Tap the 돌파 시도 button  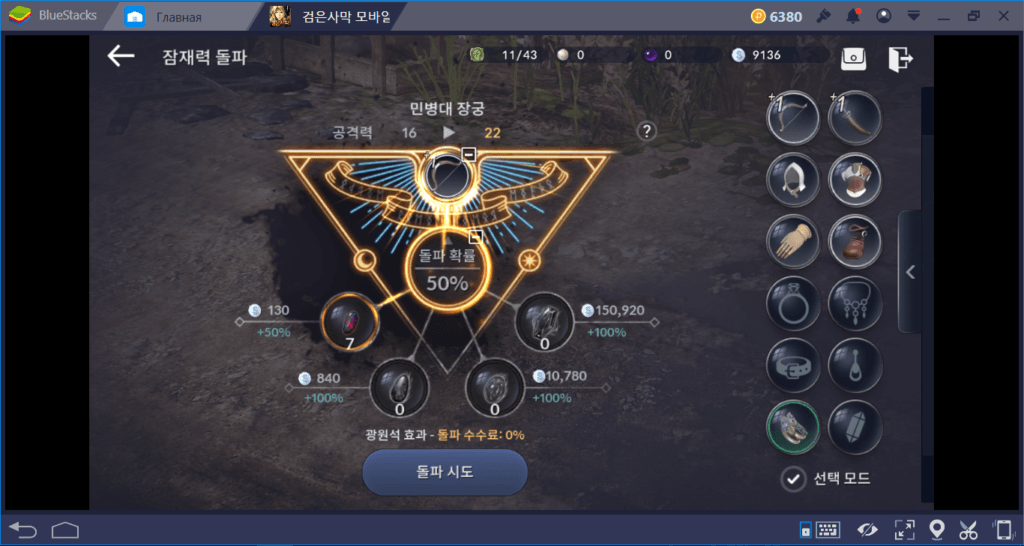pyautogui.click(x=444, y=472)
